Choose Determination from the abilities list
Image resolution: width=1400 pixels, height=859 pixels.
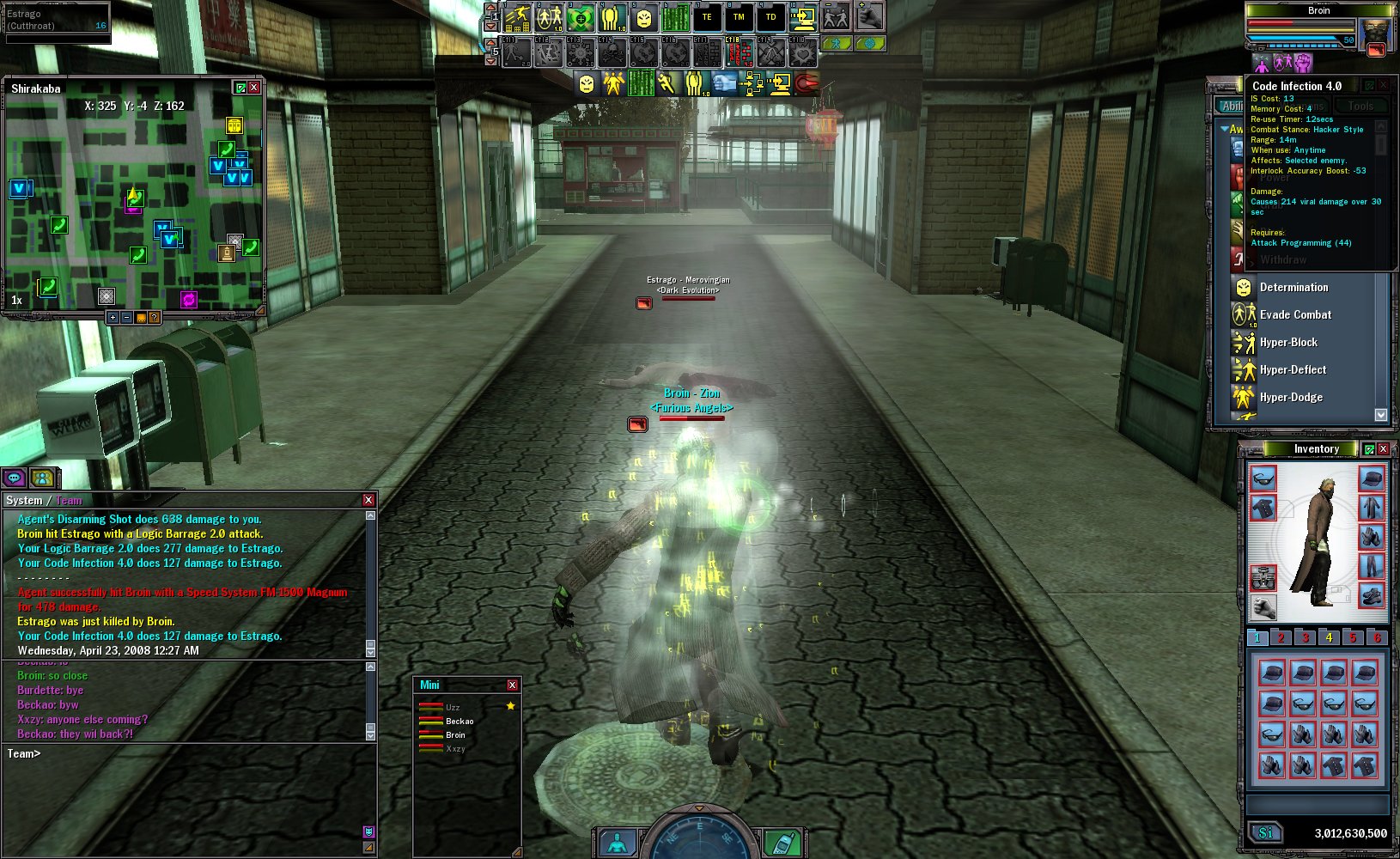pos(1293,288)
